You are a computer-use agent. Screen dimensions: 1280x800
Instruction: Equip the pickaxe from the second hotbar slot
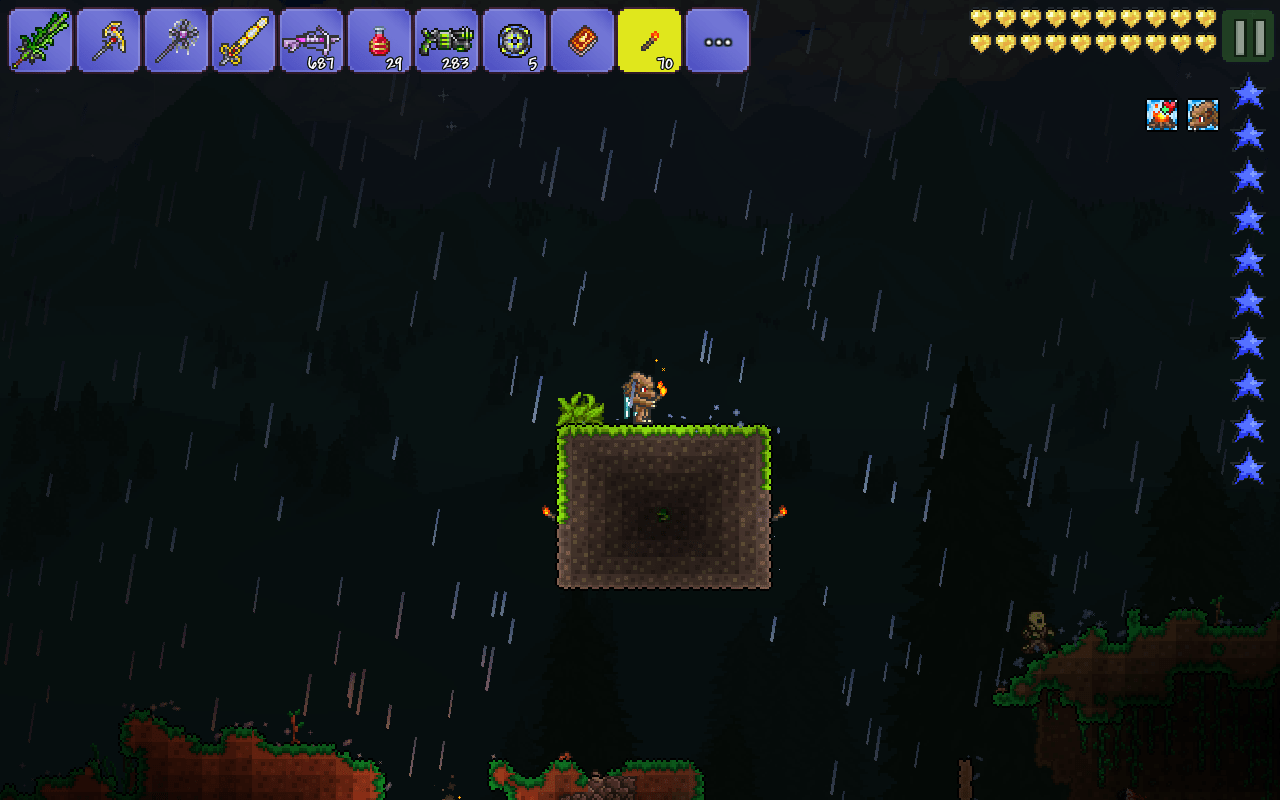(108, 40)
